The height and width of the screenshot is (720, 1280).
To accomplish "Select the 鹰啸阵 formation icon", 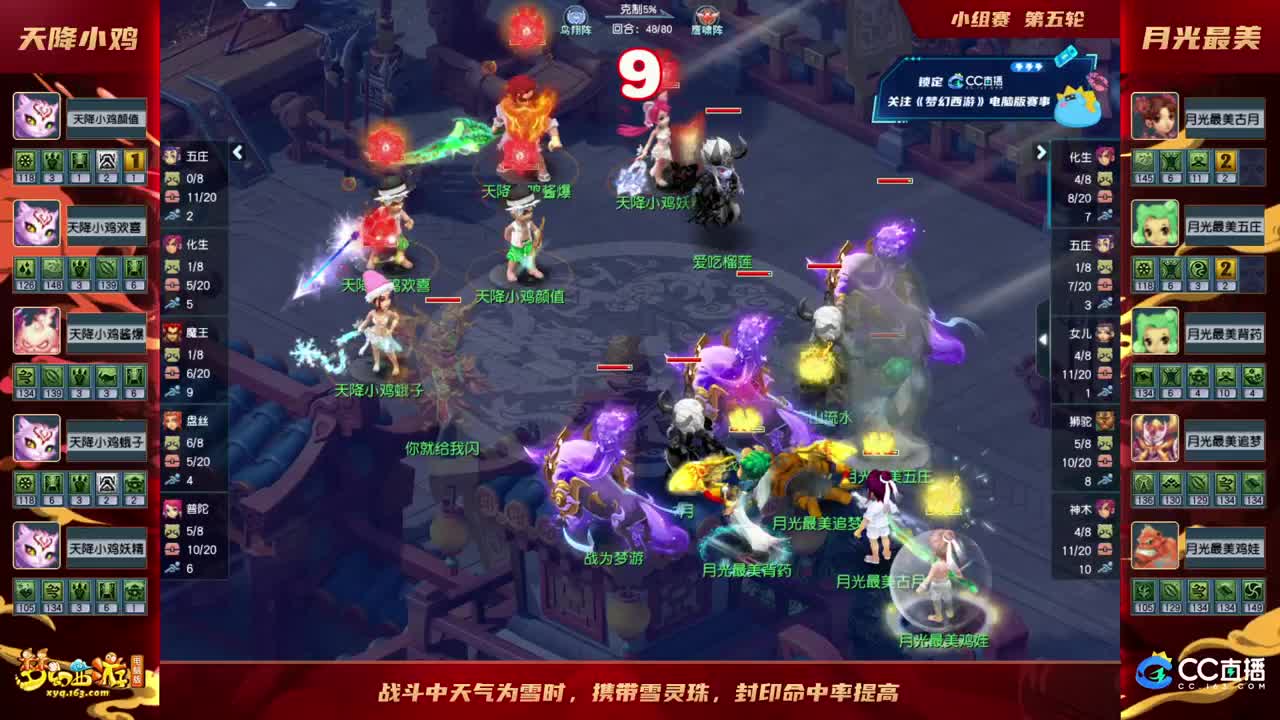I will coord(705,15).
